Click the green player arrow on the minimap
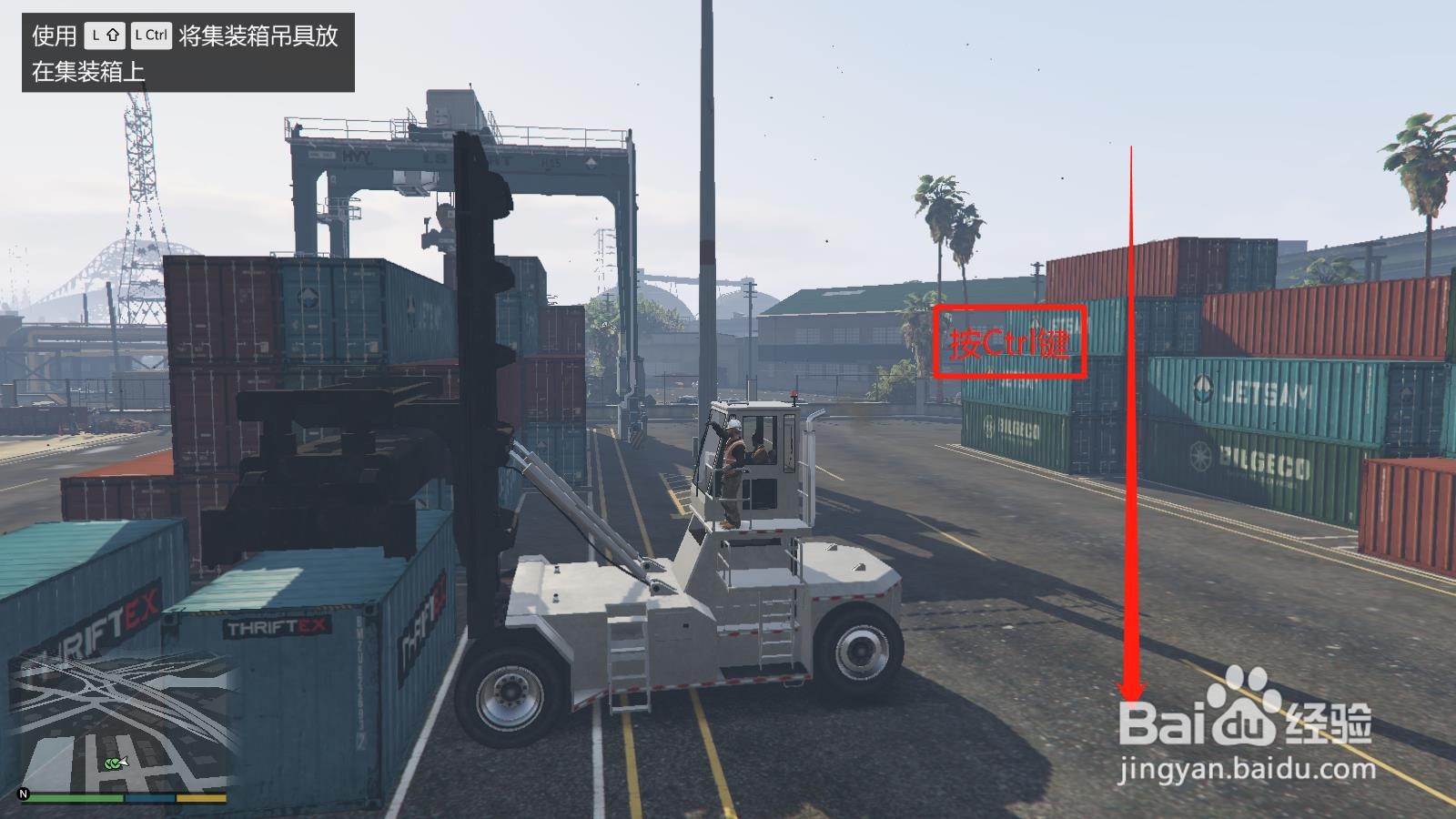The image size is (1456, 819). [114, 765]
